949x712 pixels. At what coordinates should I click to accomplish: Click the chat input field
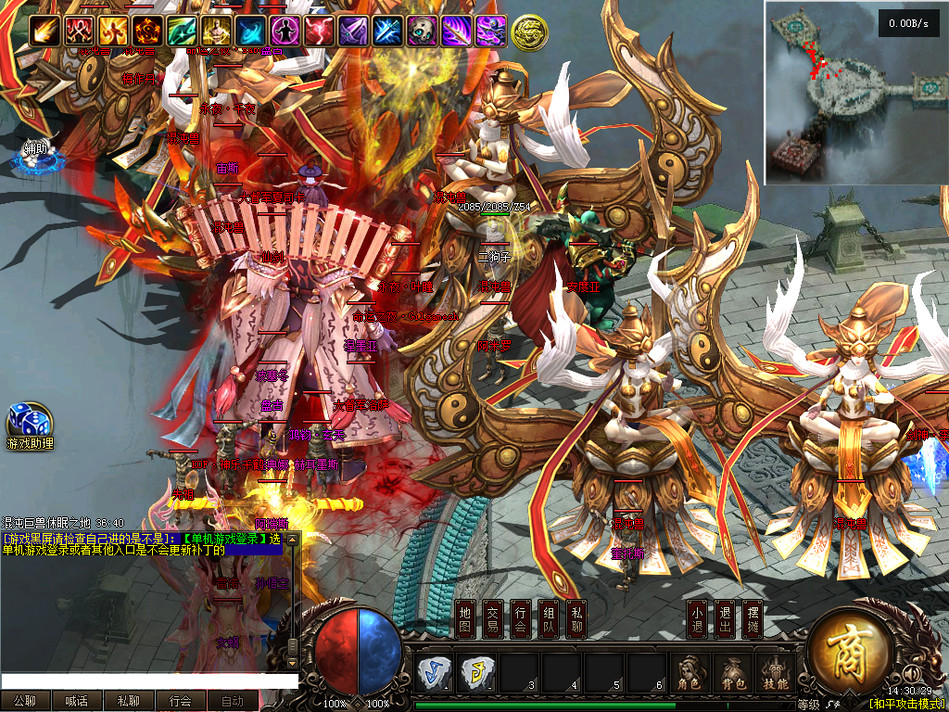[150, 681]
